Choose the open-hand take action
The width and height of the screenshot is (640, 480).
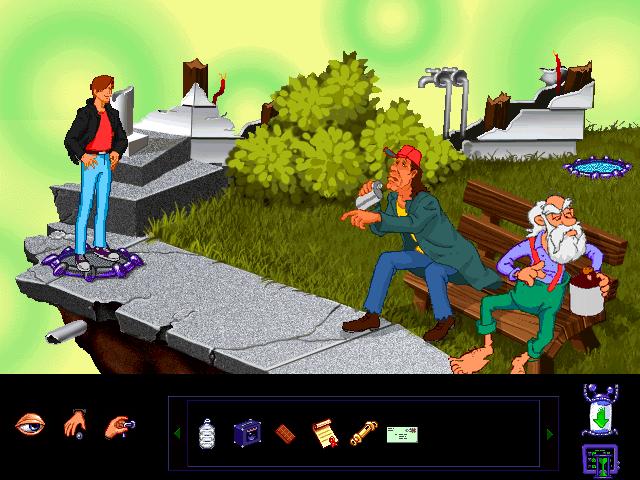[x=77, y=425]
